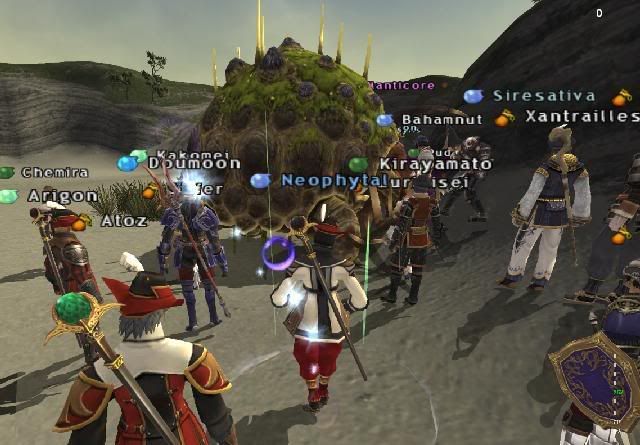Target the Arigon nameplate
Screen dimensions: 640x445
[x=62, y=196]
